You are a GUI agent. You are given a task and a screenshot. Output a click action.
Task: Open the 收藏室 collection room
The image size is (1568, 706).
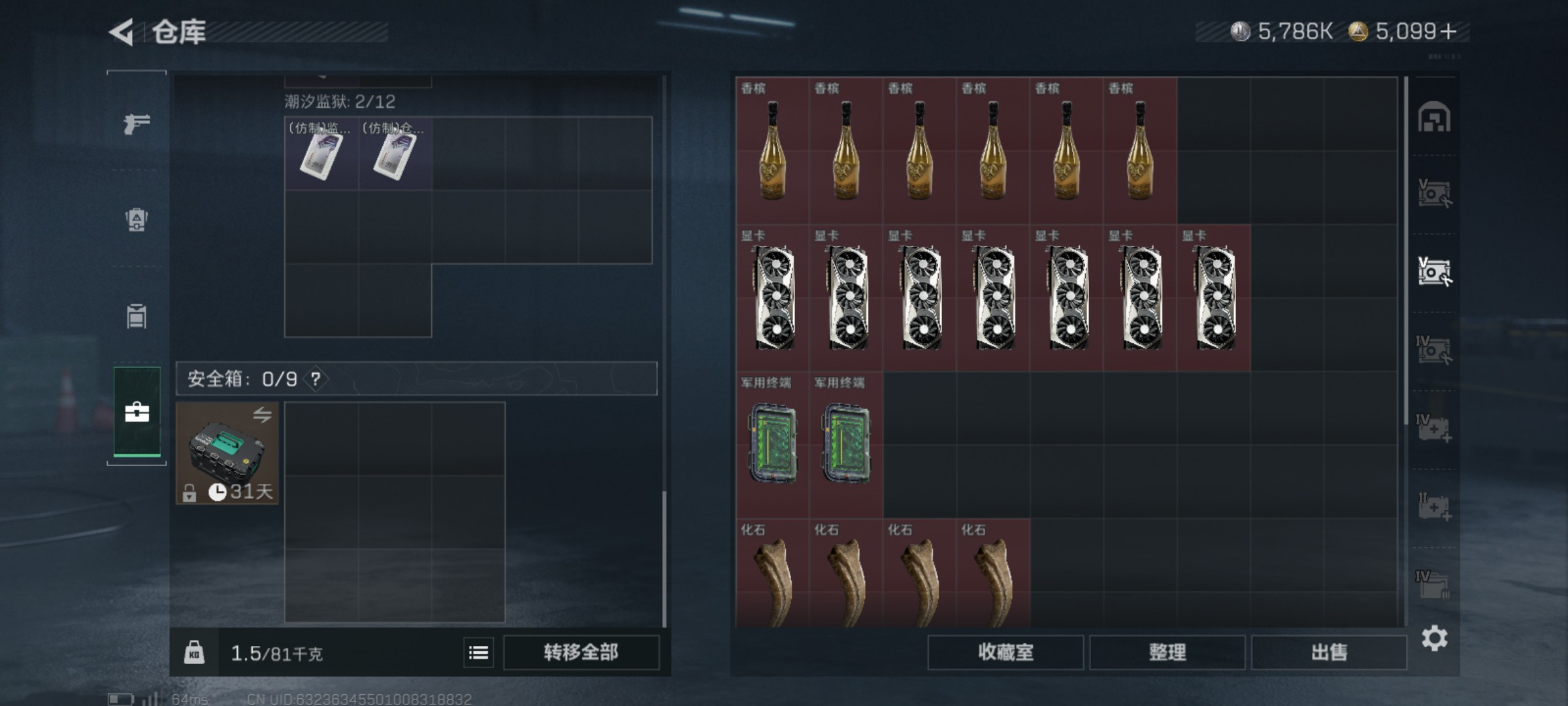click(x=1005, y=652)
